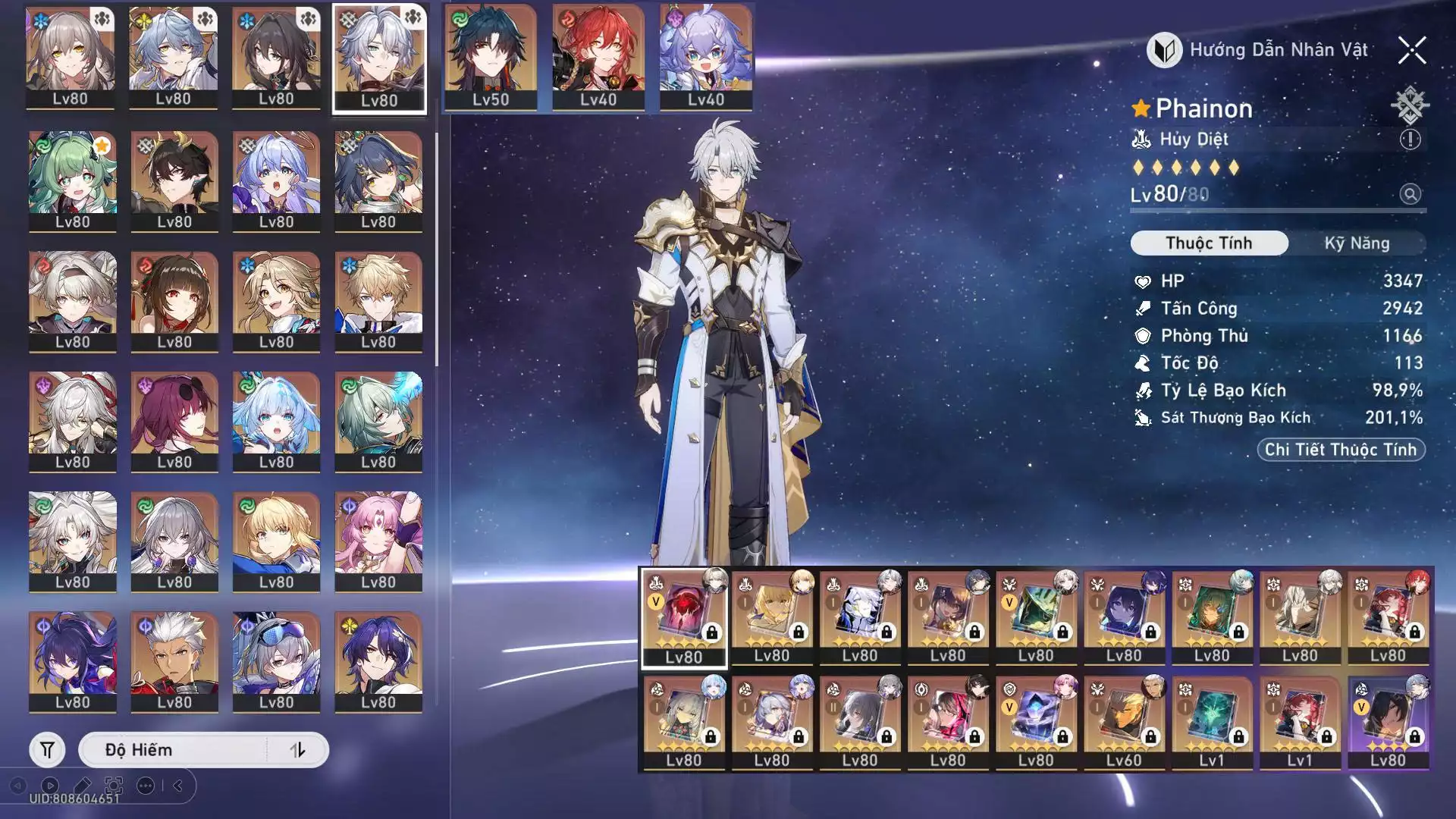Open the Độ Hiếm sort dropdown
Image resolution: width=1456 pixels, height=819 pixels.
click(174, 750)
